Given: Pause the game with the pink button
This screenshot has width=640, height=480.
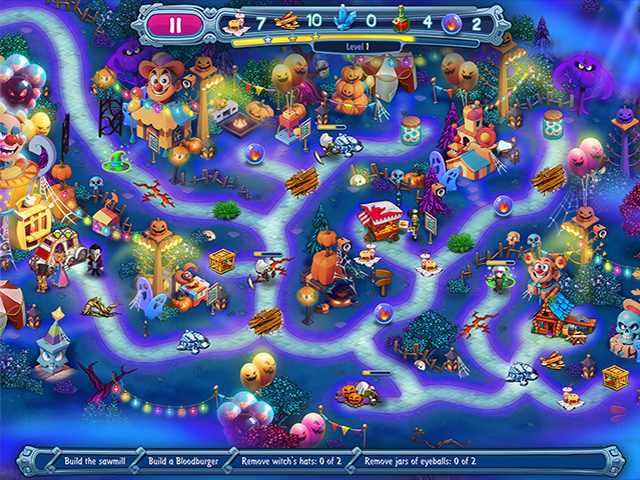Looking at the screenshot, I should pos(177,20).
